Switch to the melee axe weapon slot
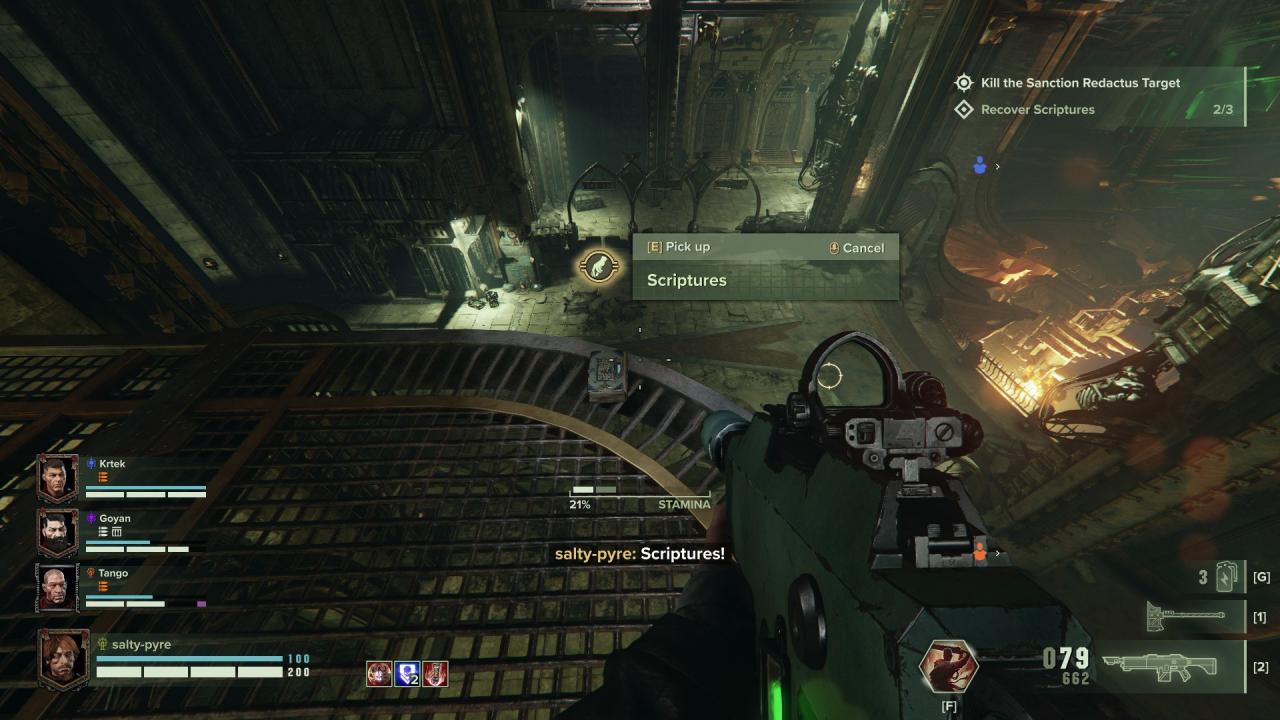Viewport: 1280px width, 720px height. 1186,617
